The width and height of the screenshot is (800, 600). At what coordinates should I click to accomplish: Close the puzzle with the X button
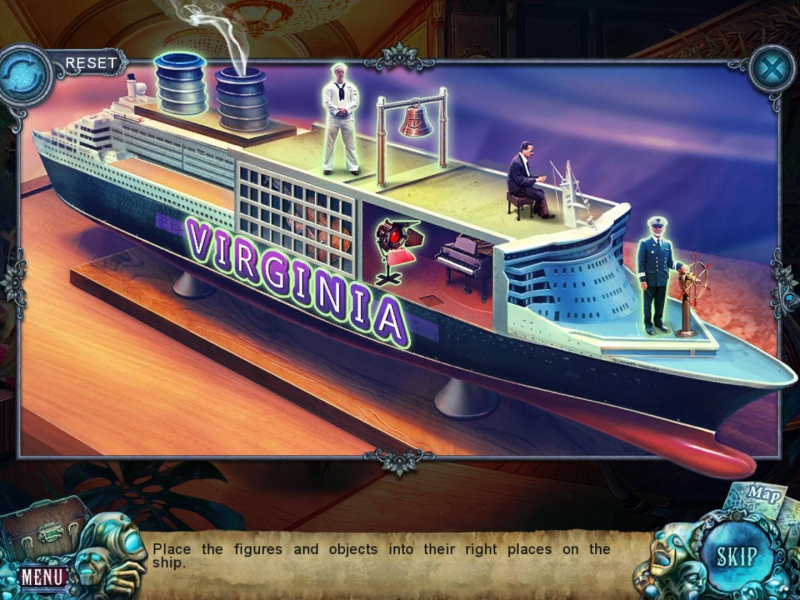click(x=771, y=72)
